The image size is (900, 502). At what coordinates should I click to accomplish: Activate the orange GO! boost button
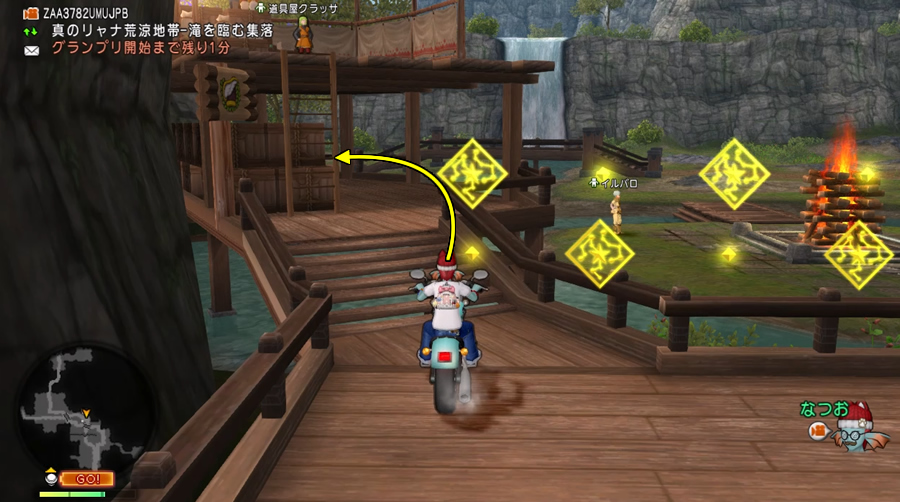click(x=86, y=478)
